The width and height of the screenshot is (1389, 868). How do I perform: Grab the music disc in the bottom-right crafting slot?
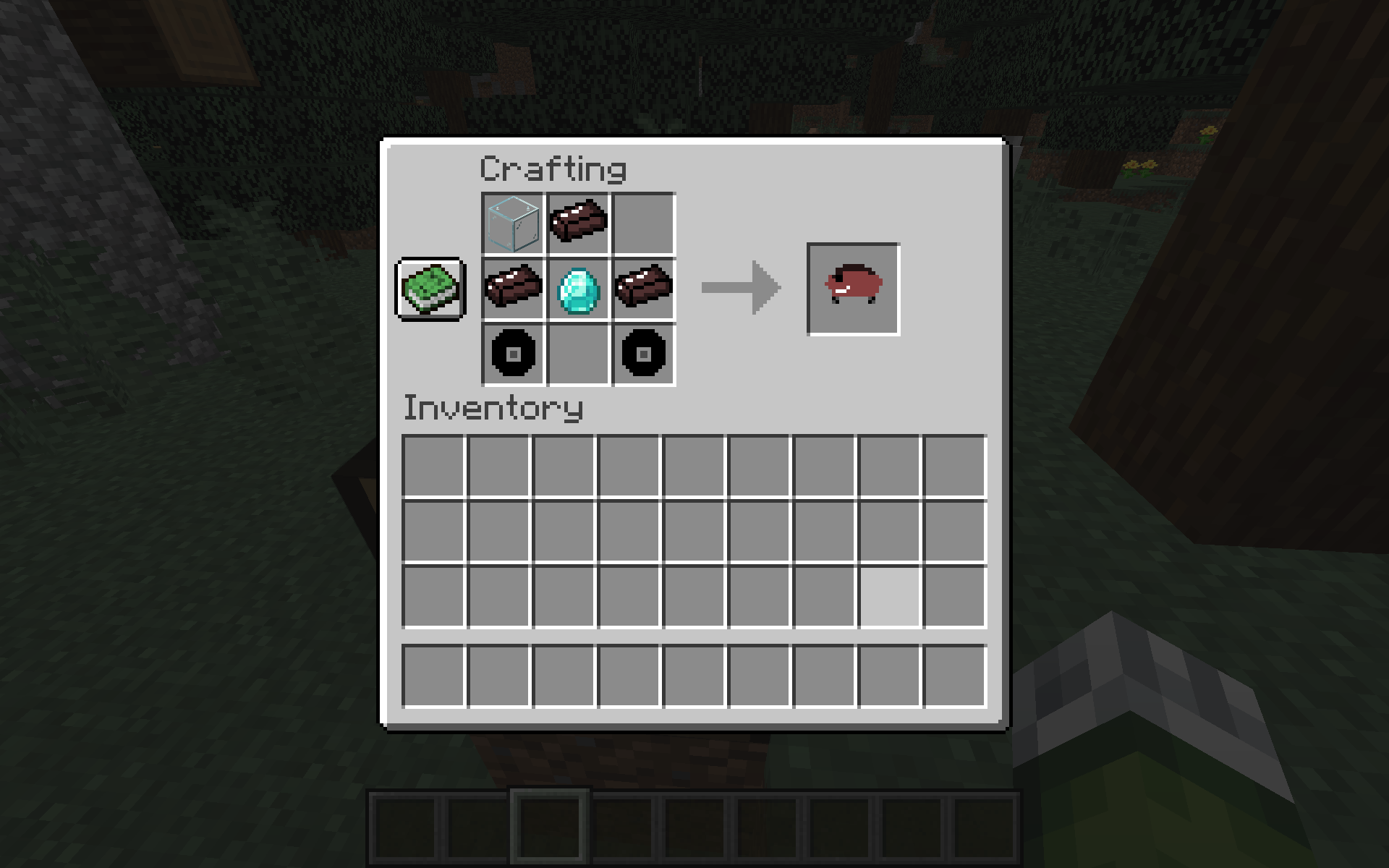tap(642, 354)
